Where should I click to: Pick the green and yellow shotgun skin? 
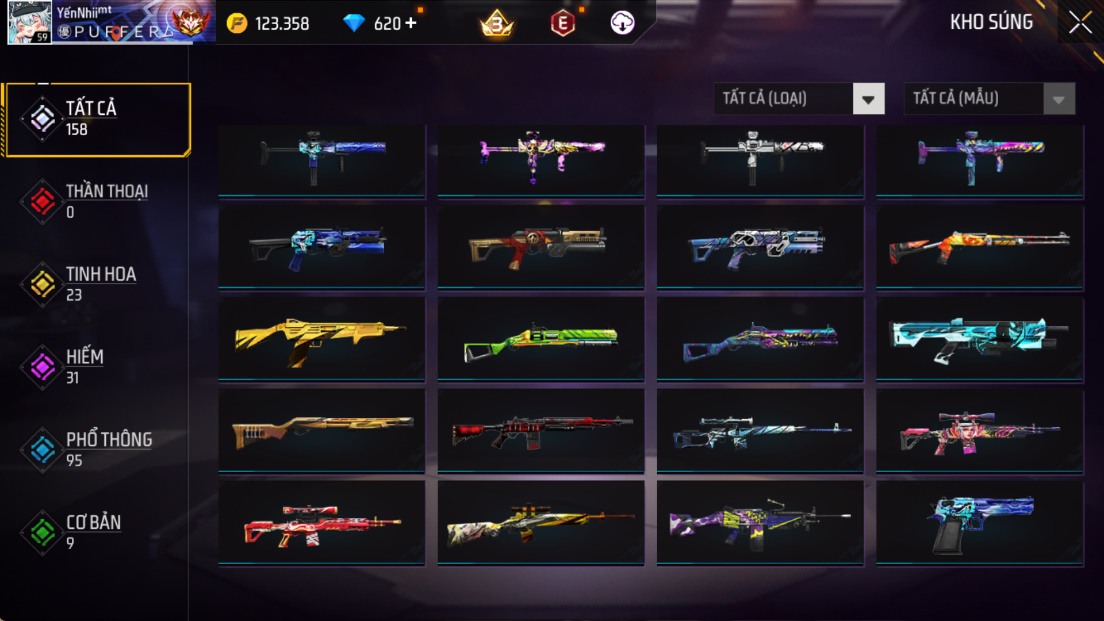(x=541, y=339)
